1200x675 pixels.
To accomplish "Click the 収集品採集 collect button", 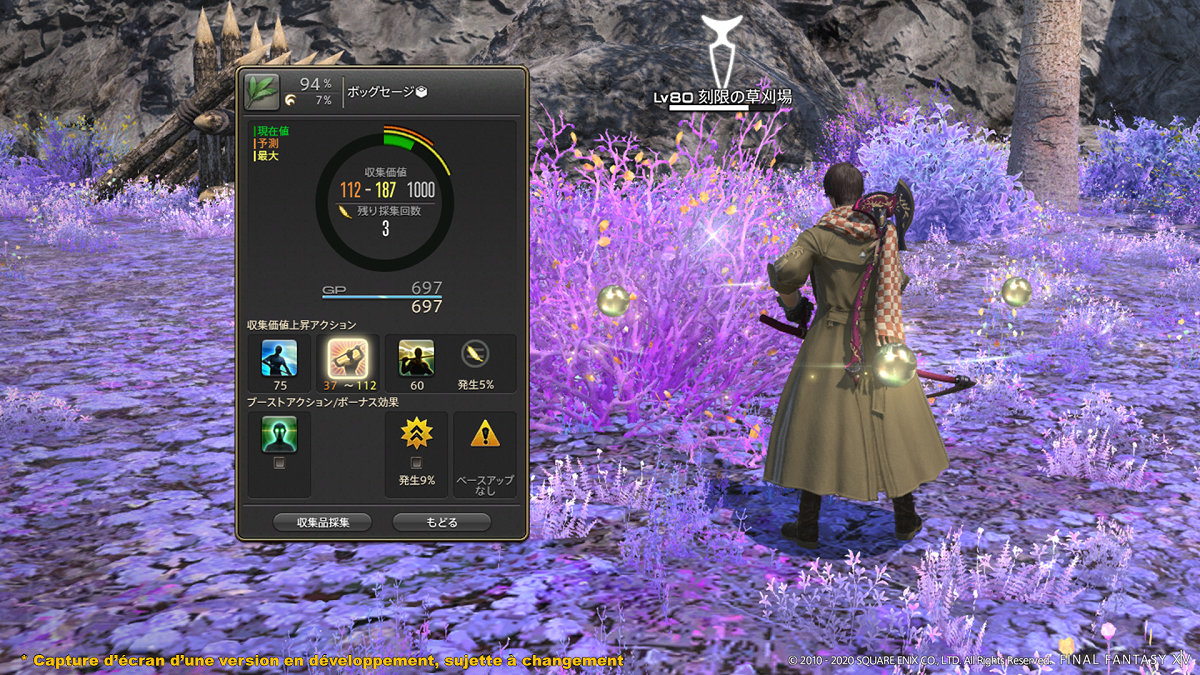I will pos(322,522).
